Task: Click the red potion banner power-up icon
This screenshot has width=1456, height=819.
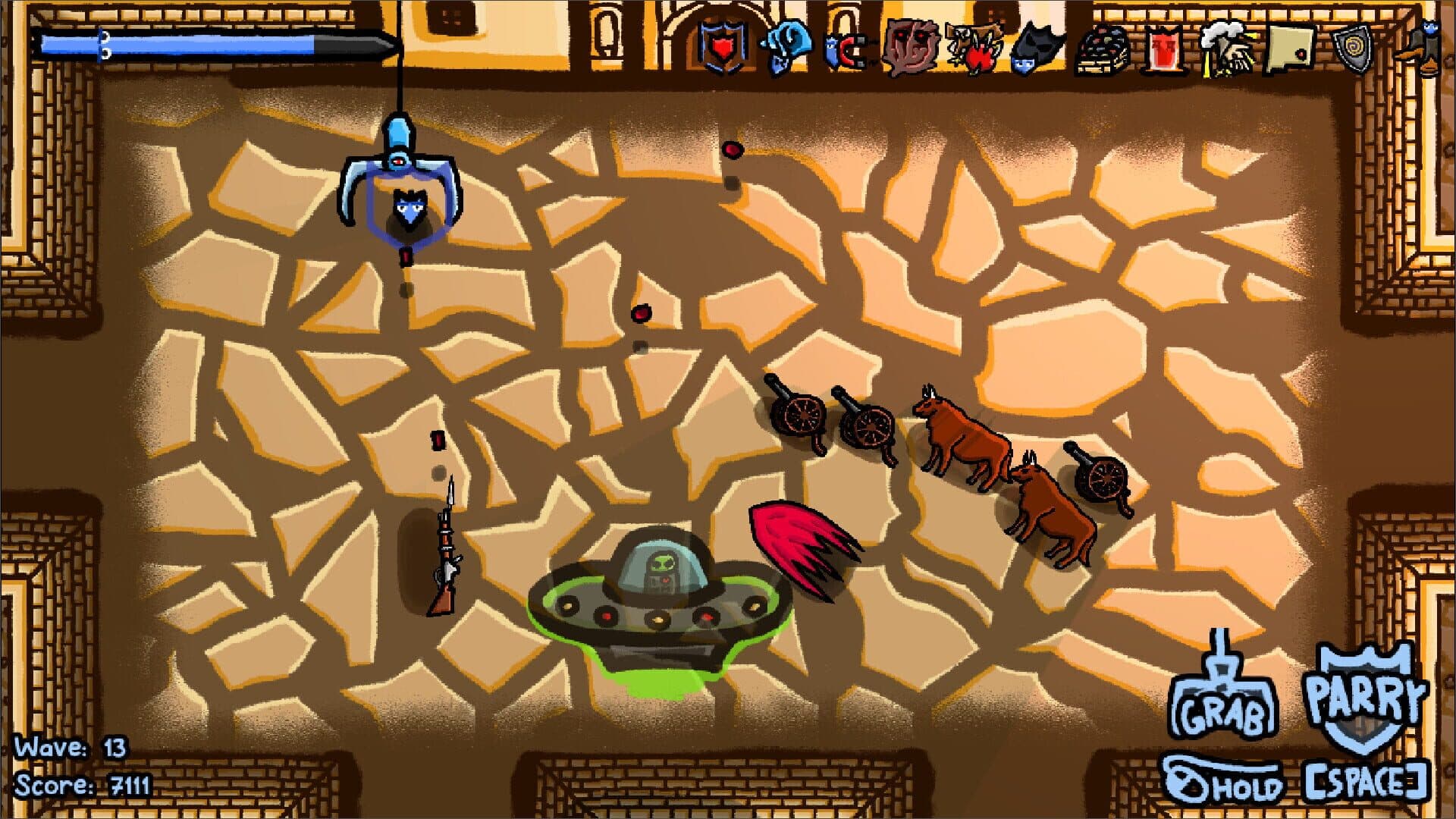Action: click(1162, 47)
